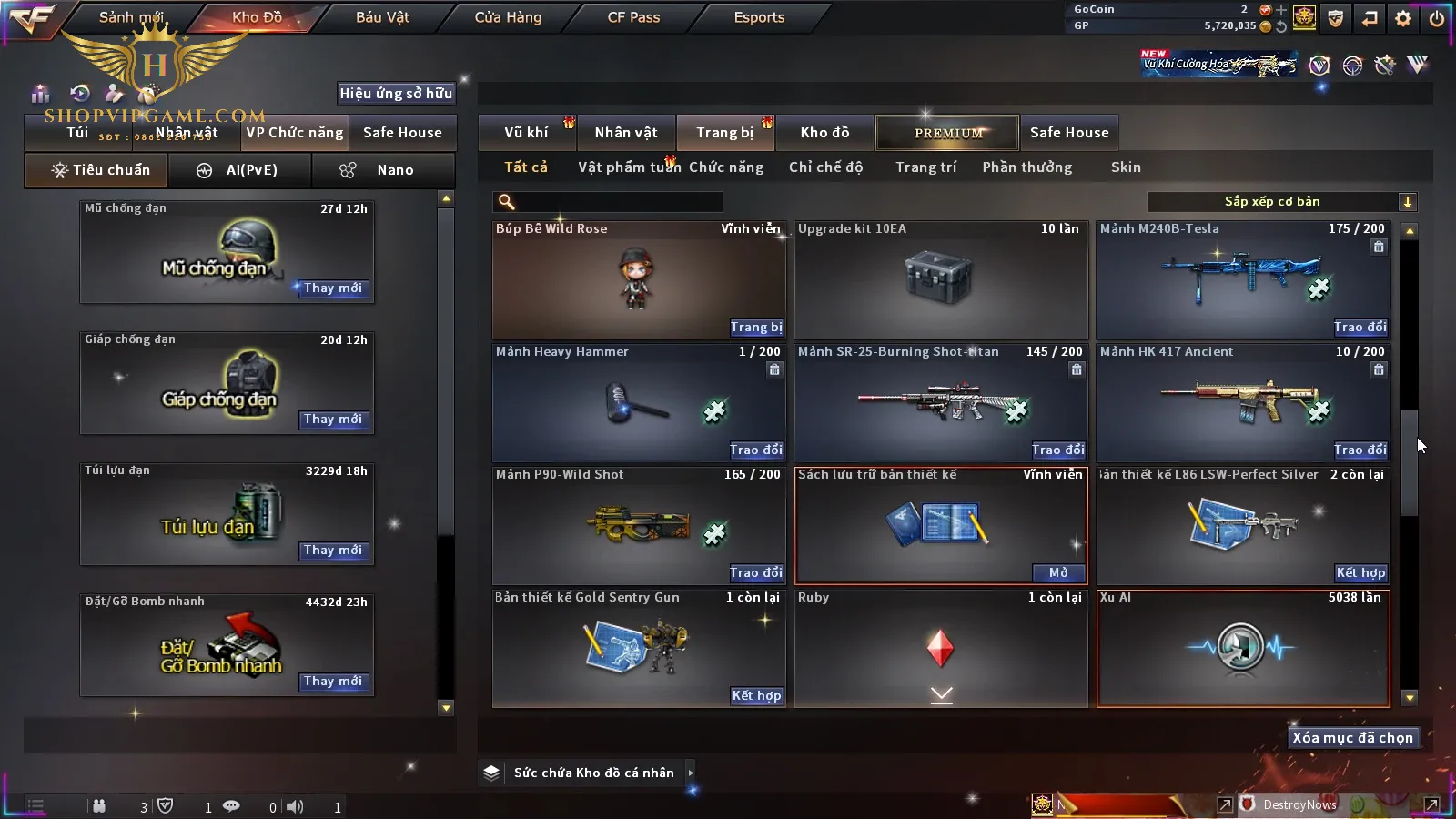Switch to the Vũ khí inventory tab
This screenshot has width=1456, height=819.
point(526,133)
